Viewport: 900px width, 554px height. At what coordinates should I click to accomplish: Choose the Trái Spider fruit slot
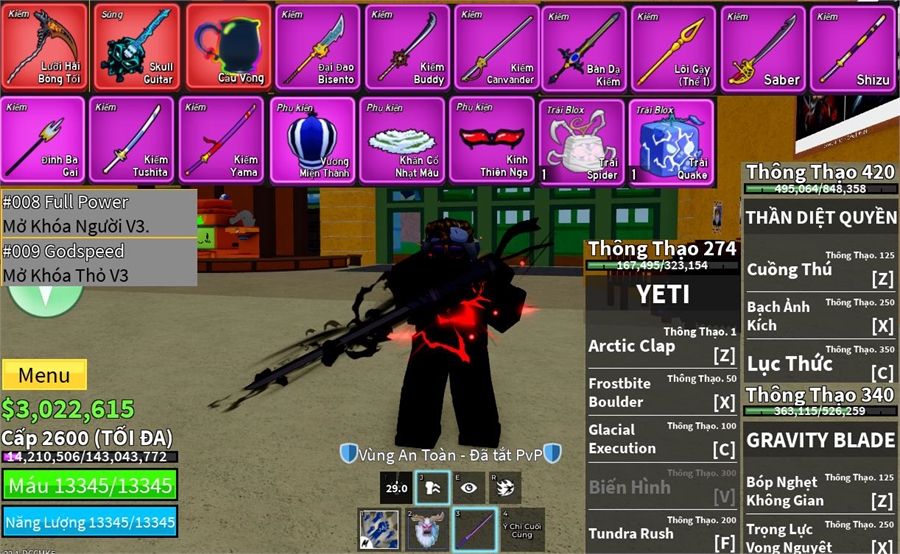581,141
